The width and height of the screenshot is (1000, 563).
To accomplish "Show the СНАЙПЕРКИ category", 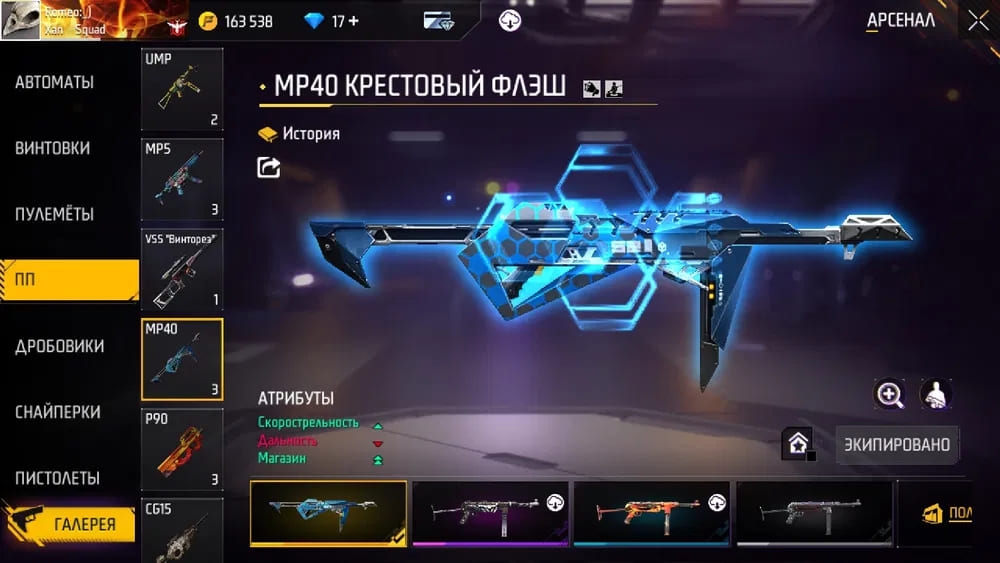I will tap(58, 412).
